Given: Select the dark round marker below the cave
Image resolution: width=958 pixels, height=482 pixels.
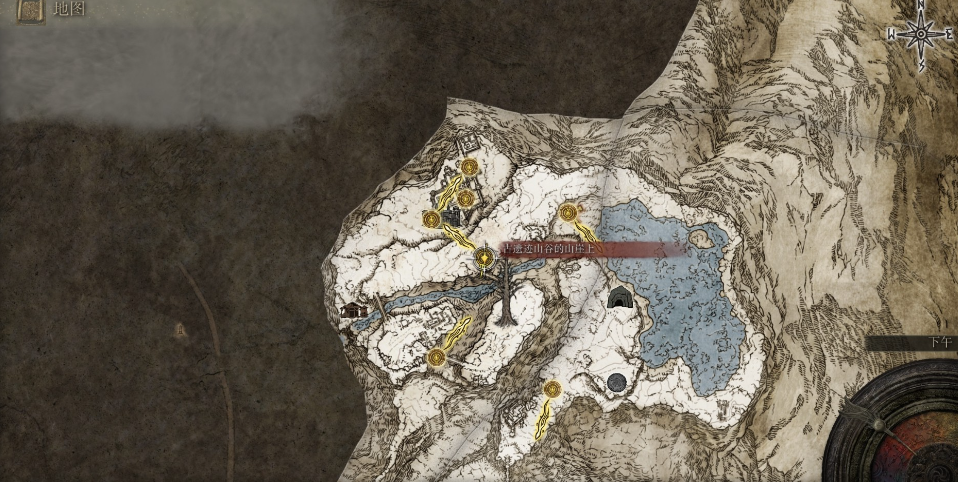Looking at the screenshot, I should pyautogui.click(x=617, y=382).
